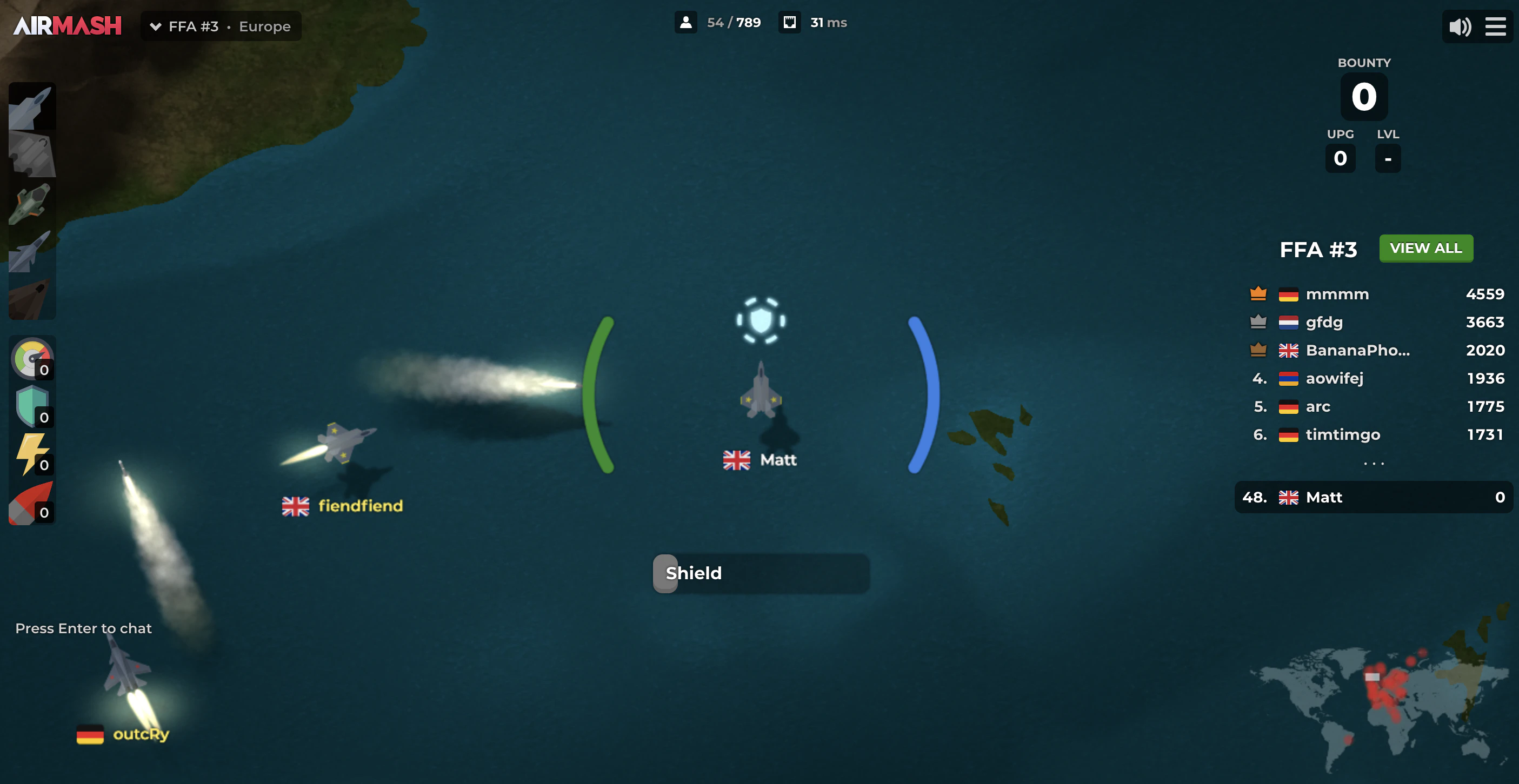The width and height of the screenshot is (1519, 784).
Task: Choose the Goliath heavy bomber aircraft
Action: [x=32, y=154]
